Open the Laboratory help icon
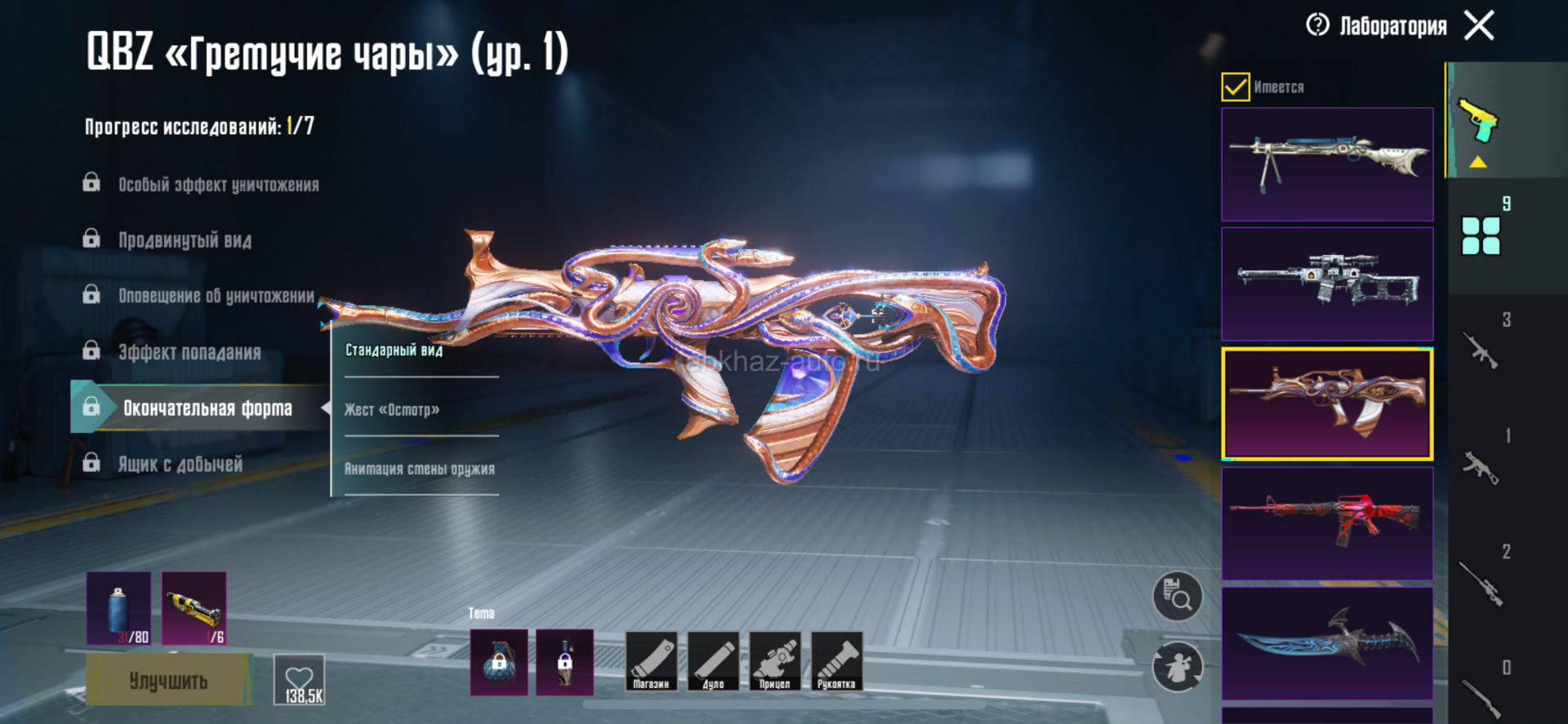1568x724 pixels. click(1317, 25)
